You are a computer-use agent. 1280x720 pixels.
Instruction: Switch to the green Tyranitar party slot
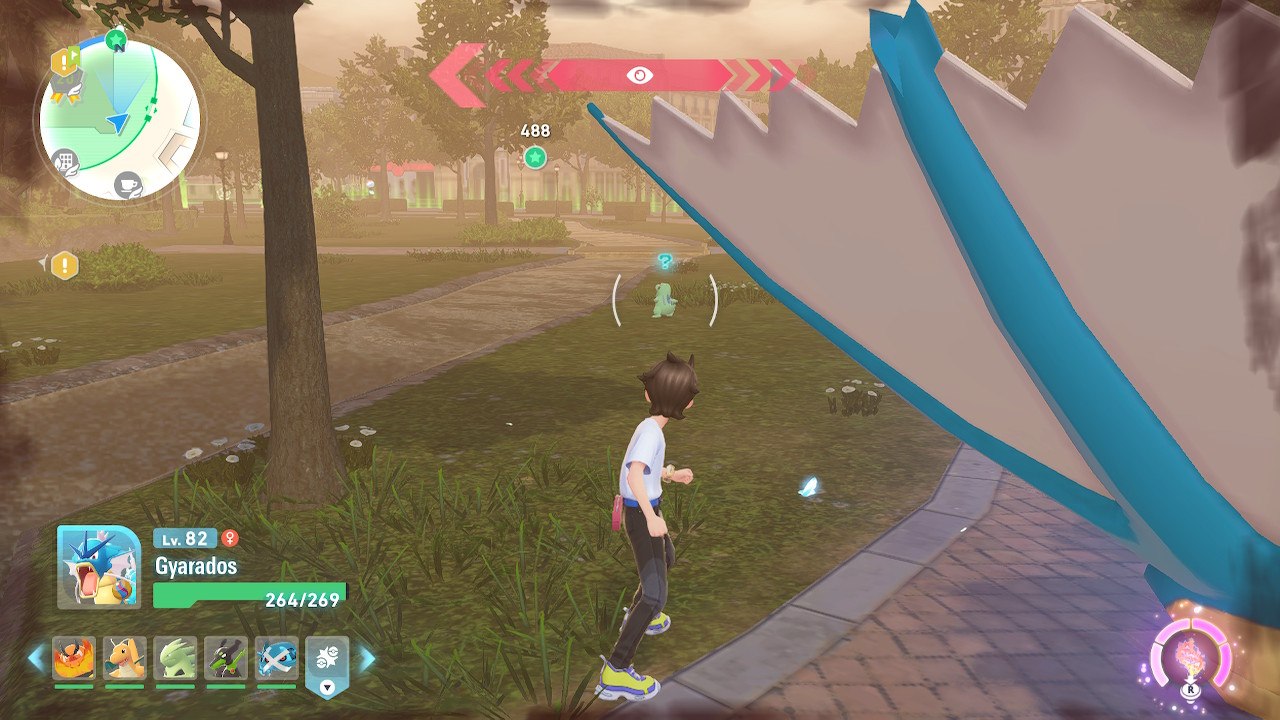pos(176,658)
